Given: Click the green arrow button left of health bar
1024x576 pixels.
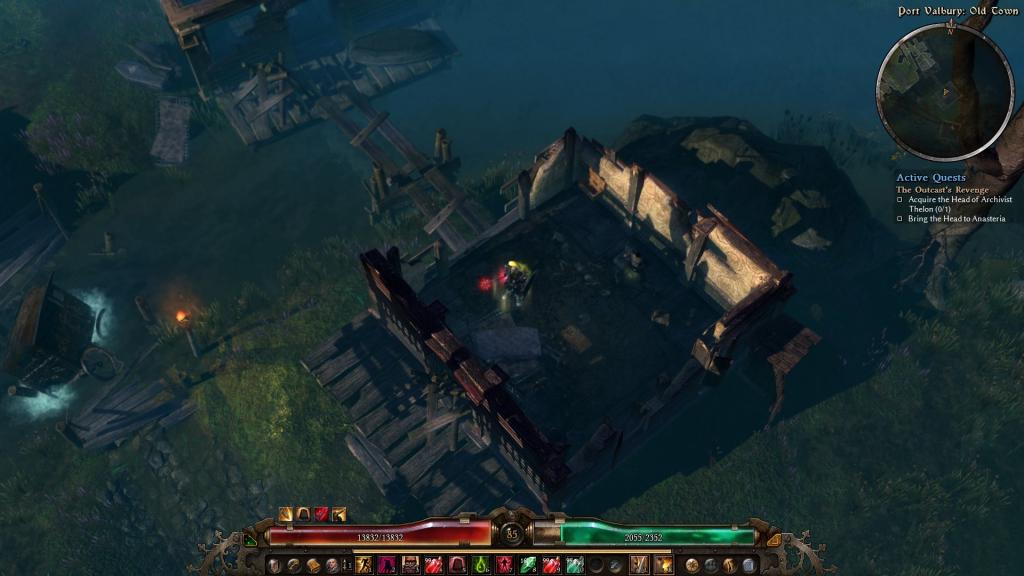Looking at the screenshot, I should [x=250, y=540].
